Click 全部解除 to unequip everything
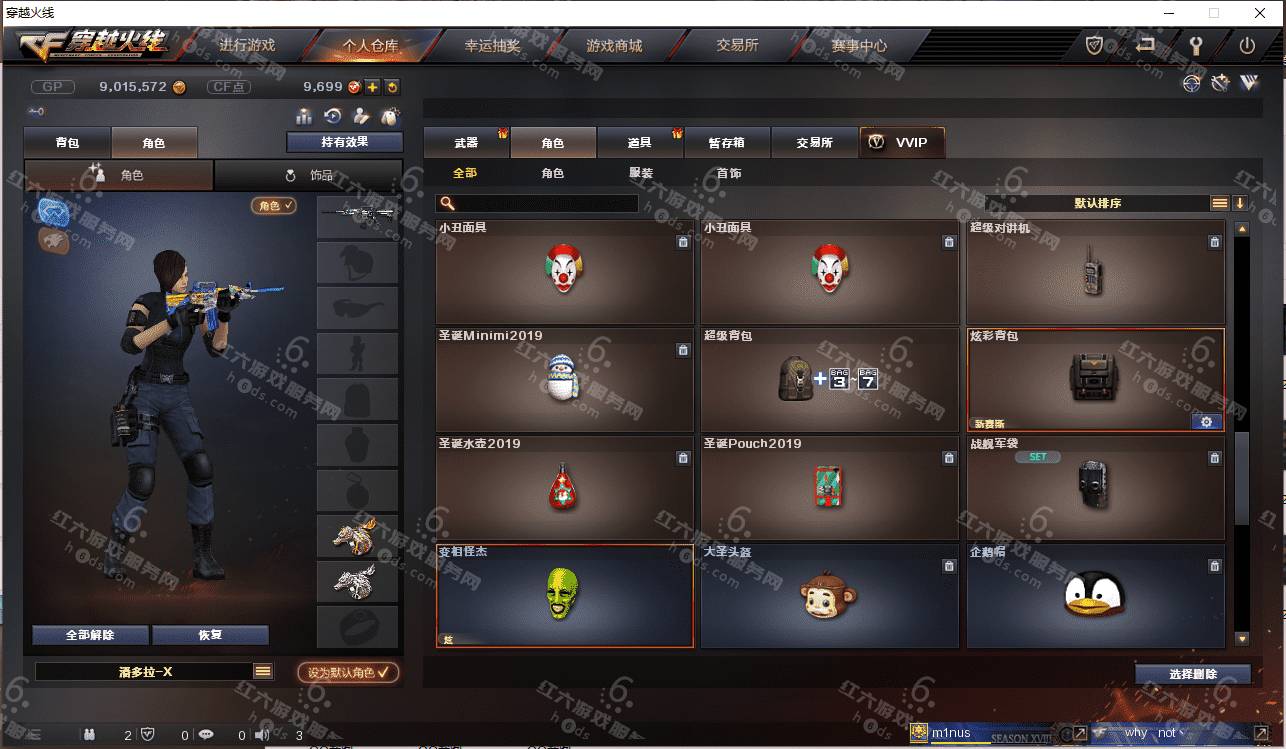This screenshot has width=1286, height=749. pyautogui.click(x=90, y=635)
